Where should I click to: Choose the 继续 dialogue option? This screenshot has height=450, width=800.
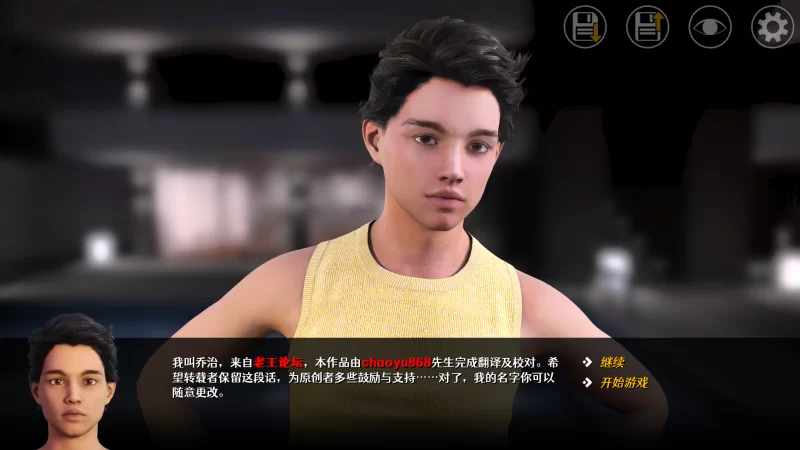612,362
